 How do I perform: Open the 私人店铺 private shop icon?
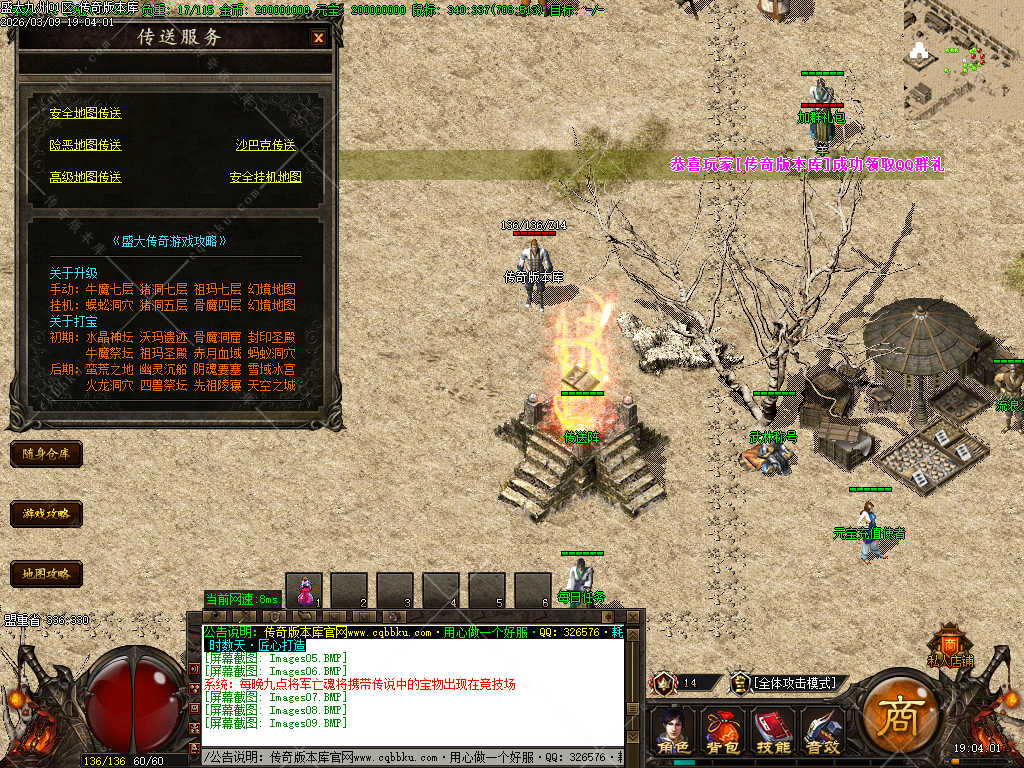click(x=949, y=645)
